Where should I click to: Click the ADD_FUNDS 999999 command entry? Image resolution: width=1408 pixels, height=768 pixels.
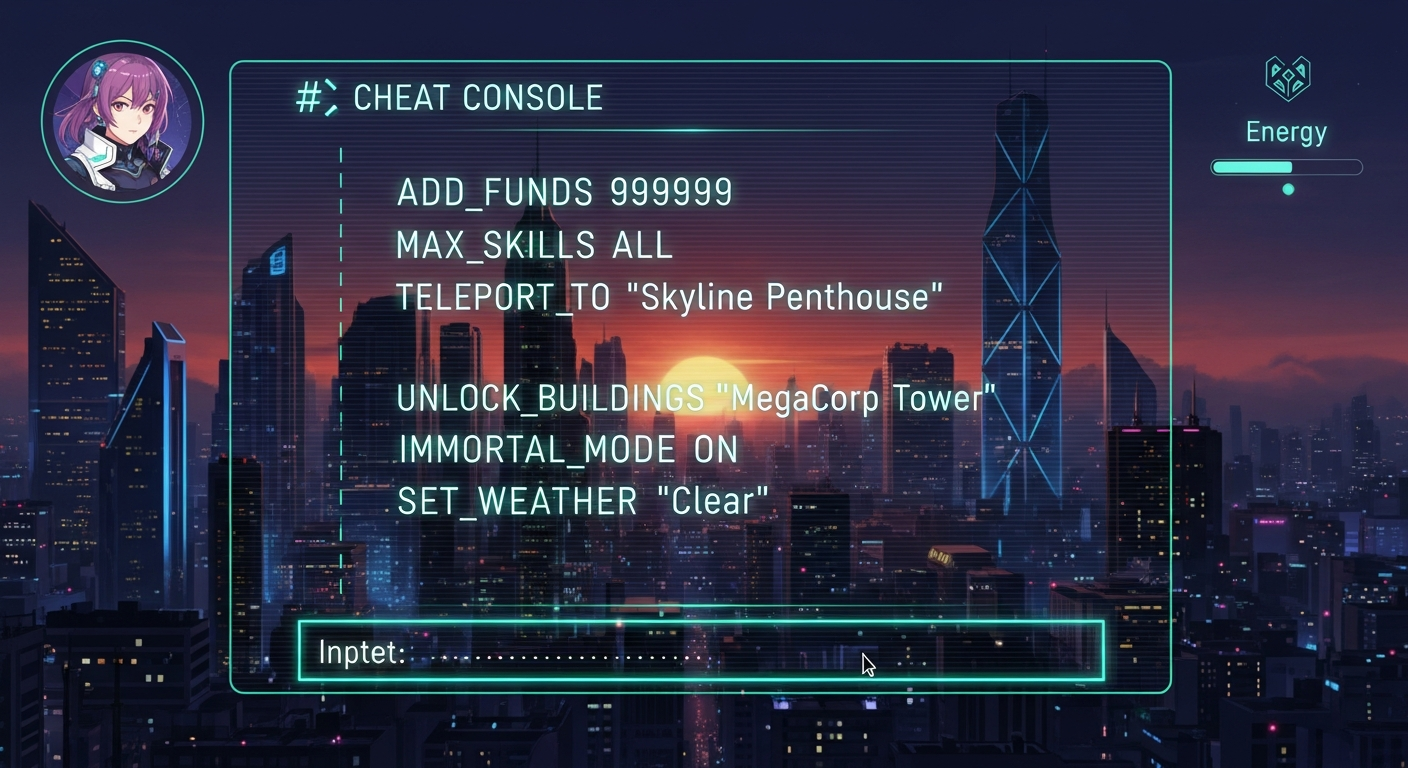(x=565, y=192)
